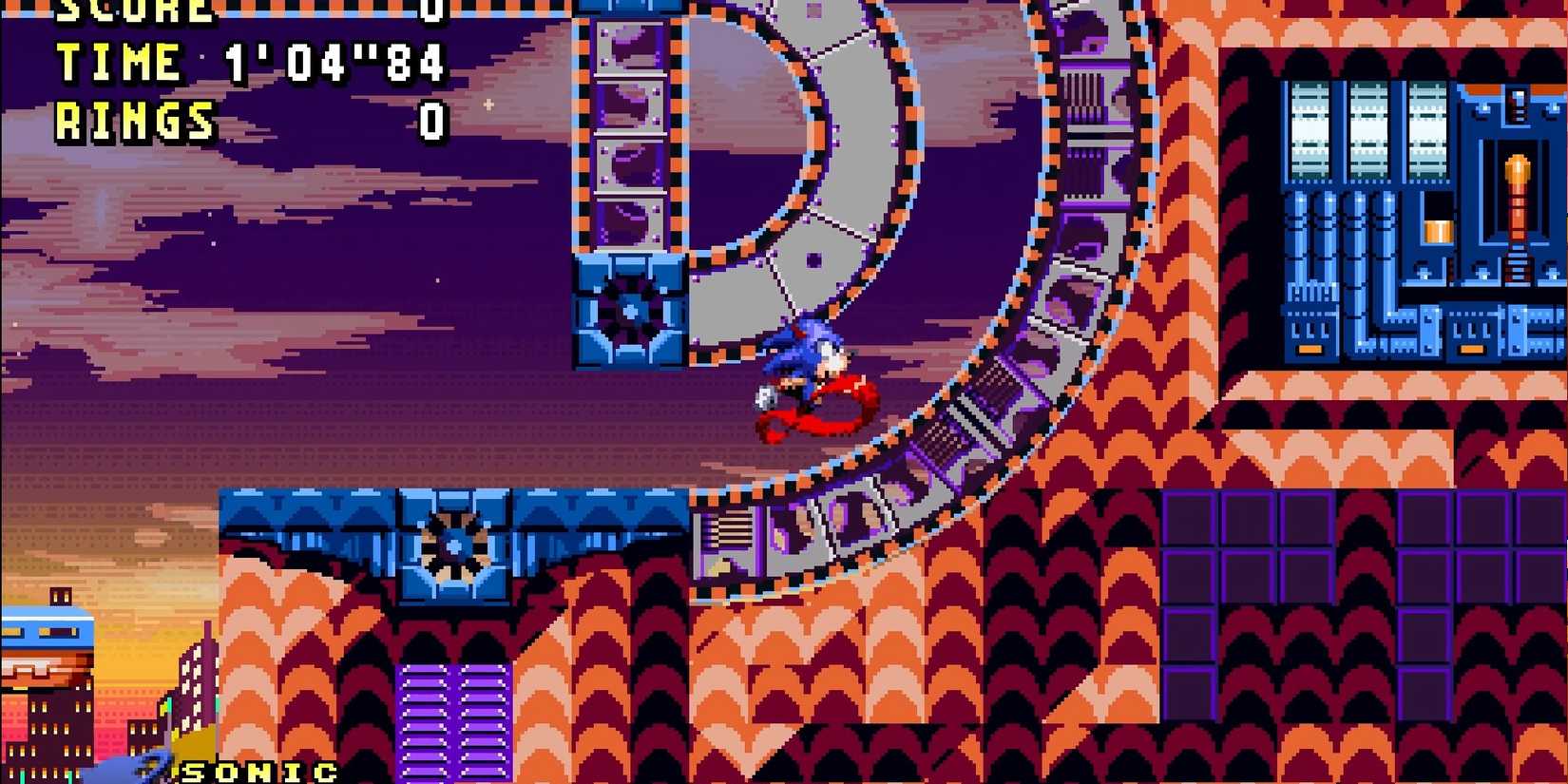Click the gear fan on the lower platform
The image size is (1568, 784).
(451, 546)
